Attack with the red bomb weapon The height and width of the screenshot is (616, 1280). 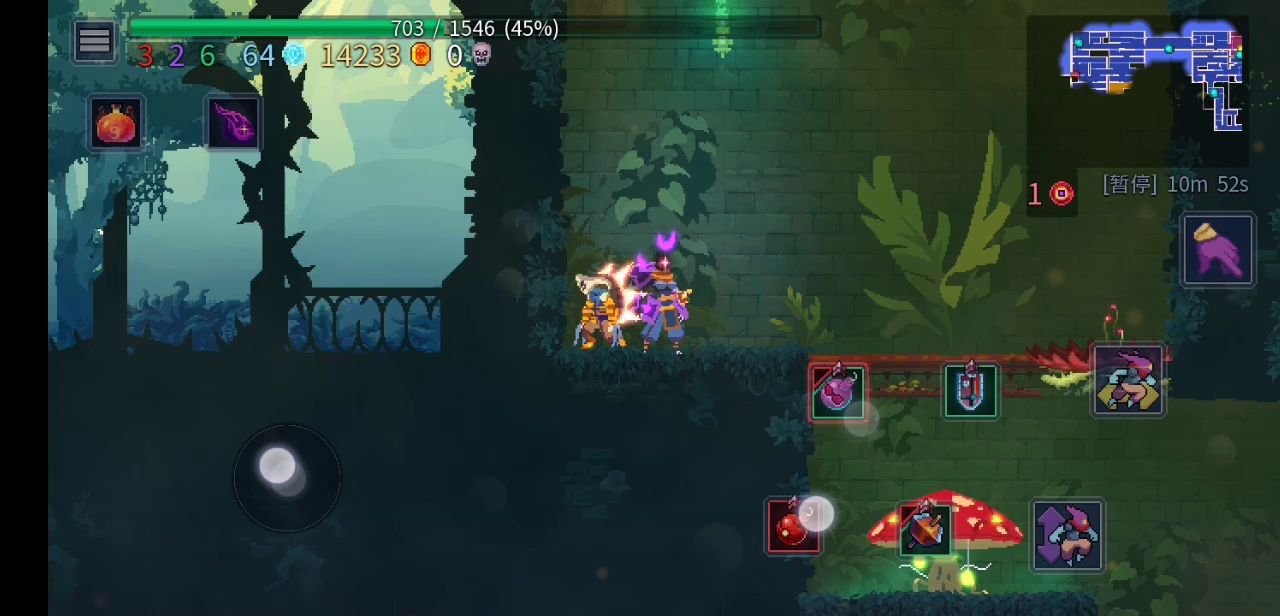pos(793,525)
